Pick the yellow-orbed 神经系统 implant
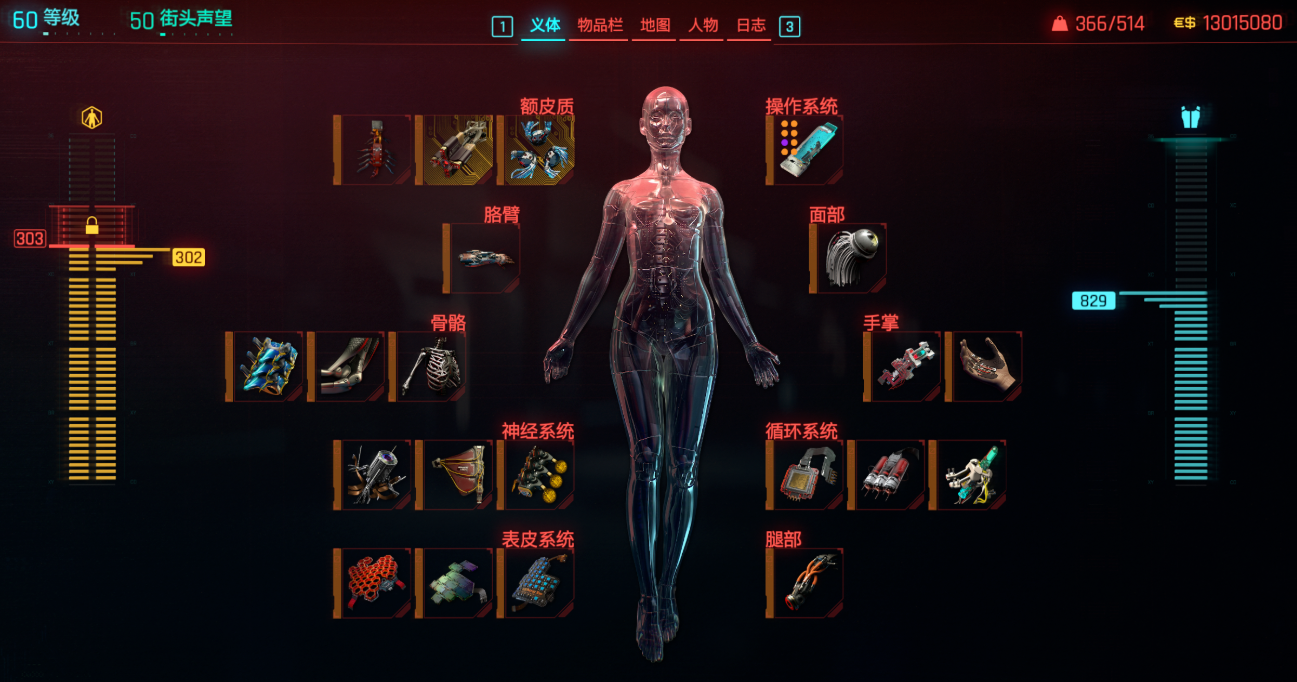Viewport: 1297px width, 682px height. [x=537, y=475]
